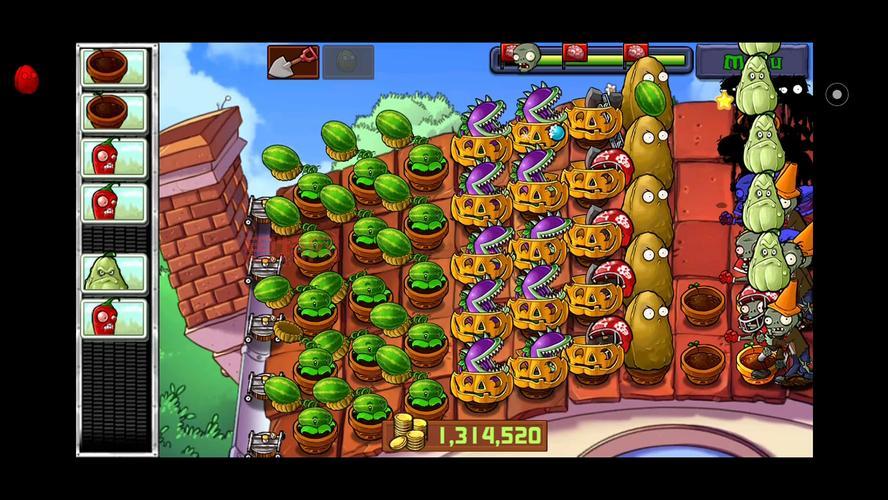Tap the red record button overlay
888x500 pixels.
(x=27, y=80)
